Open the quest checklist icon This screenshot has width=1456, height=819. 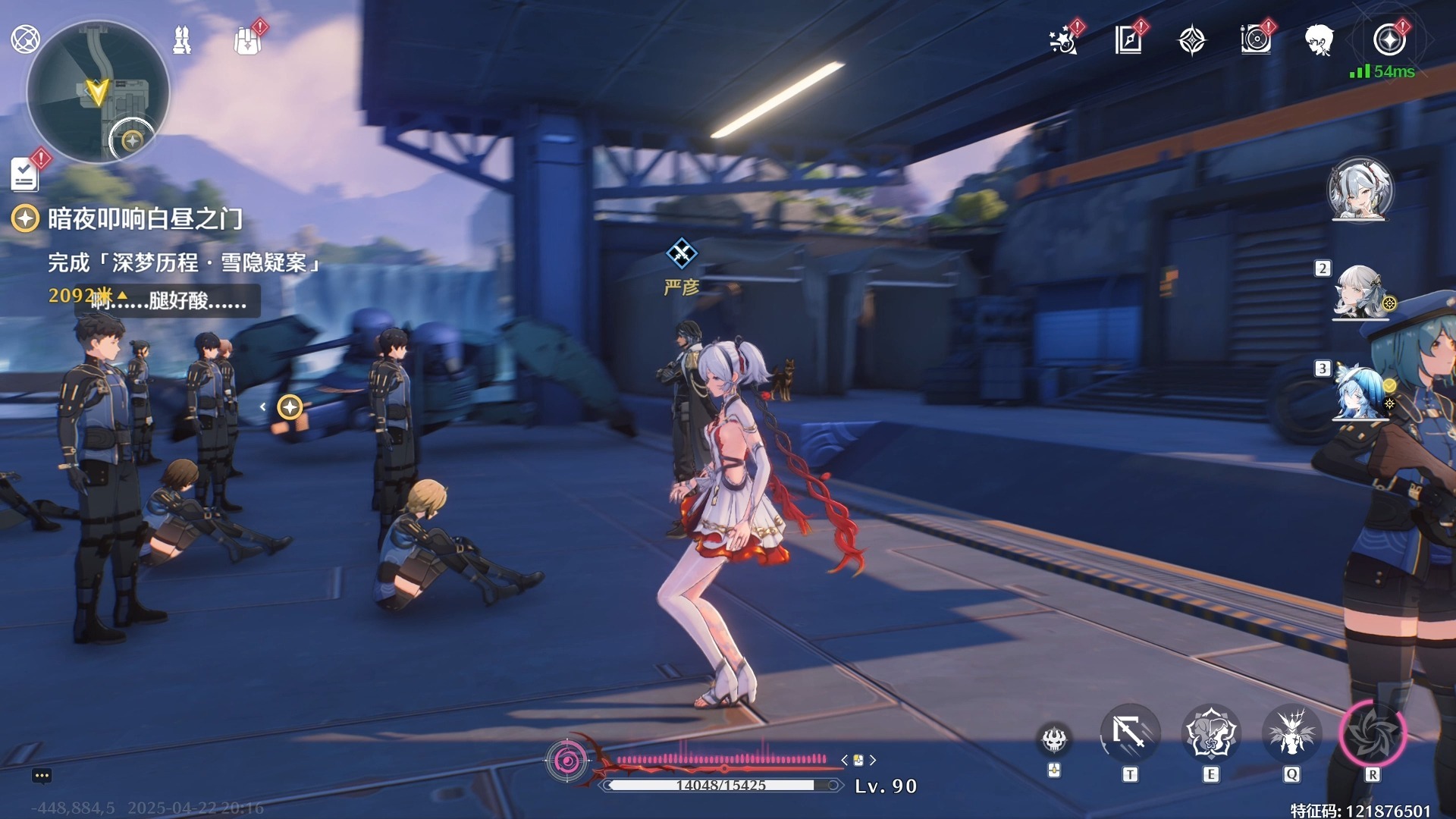coord(25,174)
